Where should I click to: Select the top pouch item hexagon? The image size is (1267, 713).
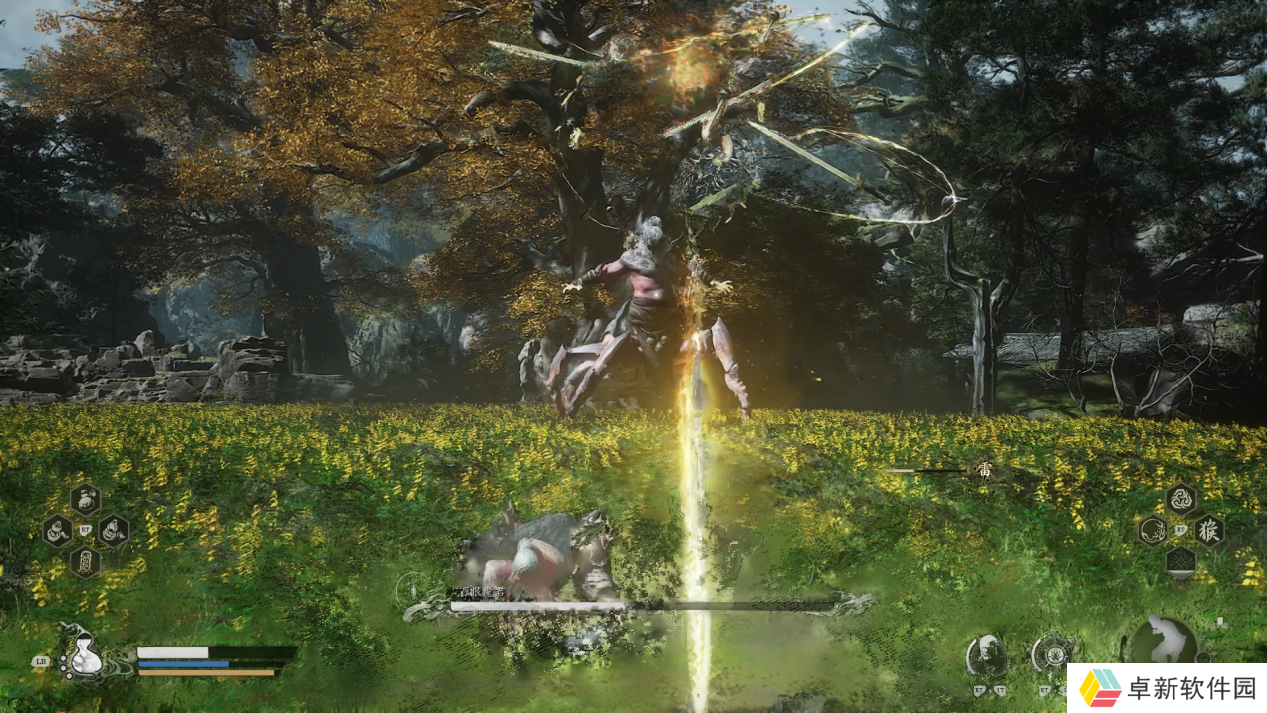(85, 498)
